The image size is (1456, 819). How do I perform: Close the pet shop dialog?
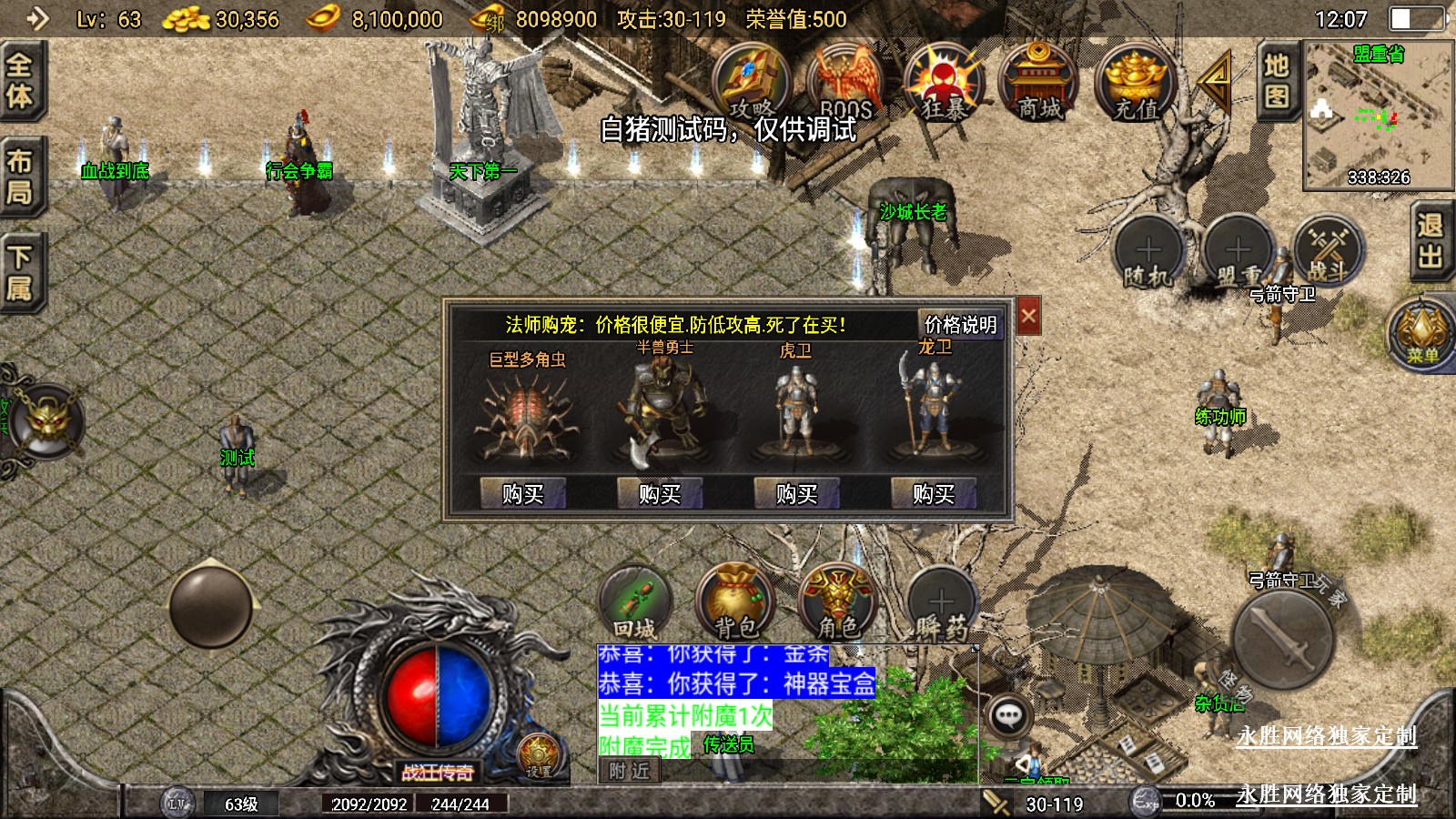pyautogui.click(x=1028, y=317)
